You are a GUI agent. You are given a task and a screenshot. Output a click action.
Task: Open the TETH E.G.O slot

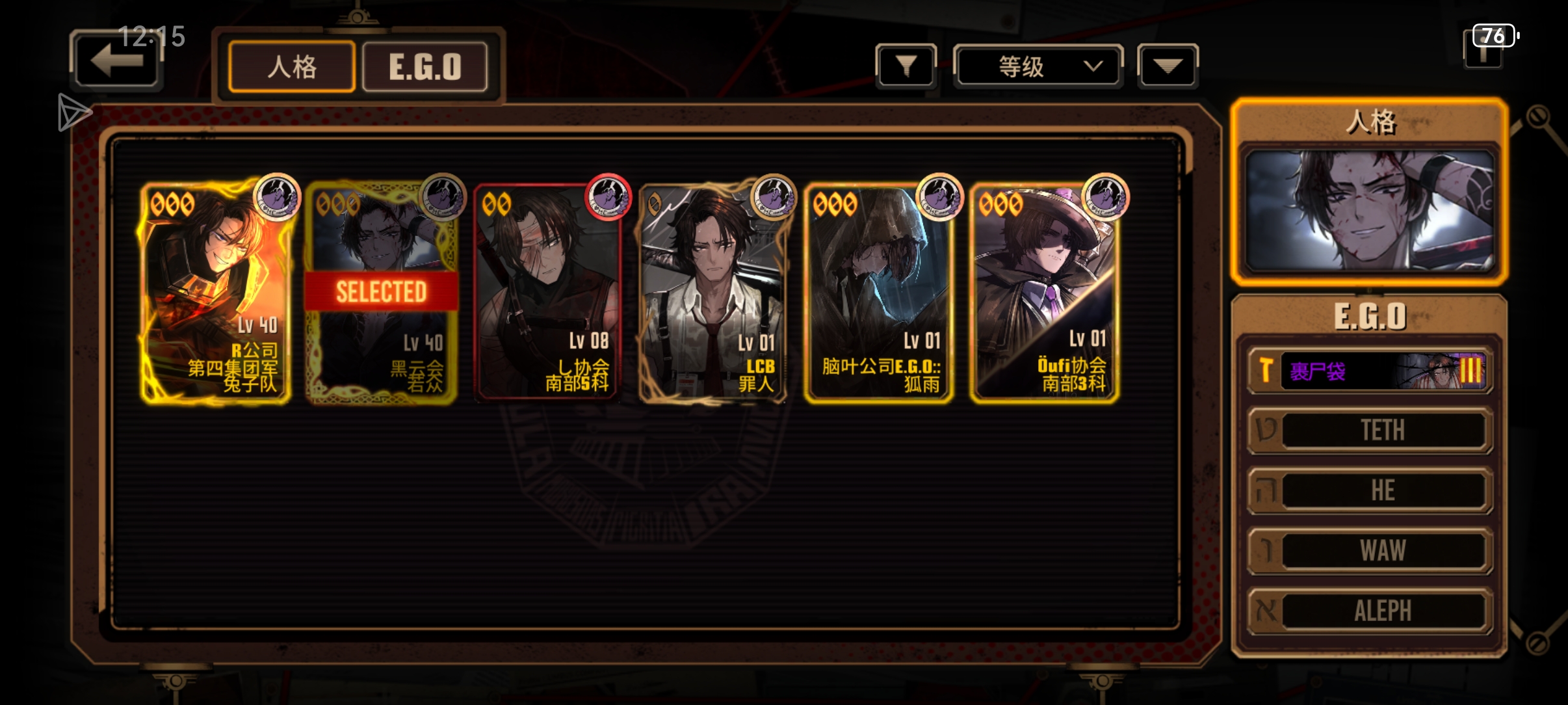[x=1370, y=430]
